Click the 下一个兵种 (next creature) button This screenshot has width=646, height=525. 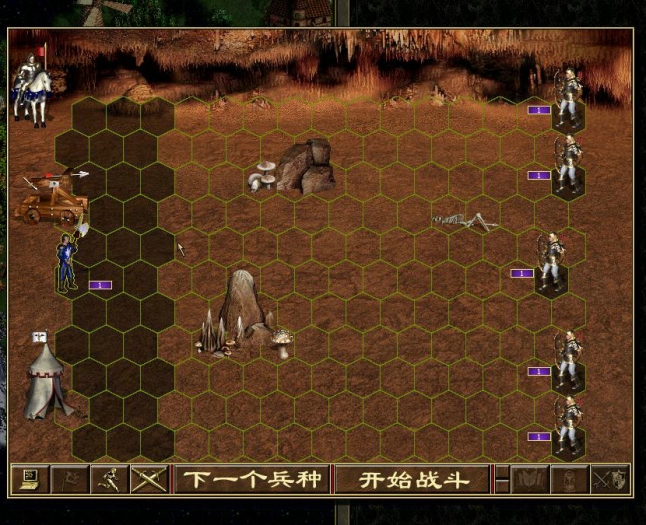tap(251, 480)
